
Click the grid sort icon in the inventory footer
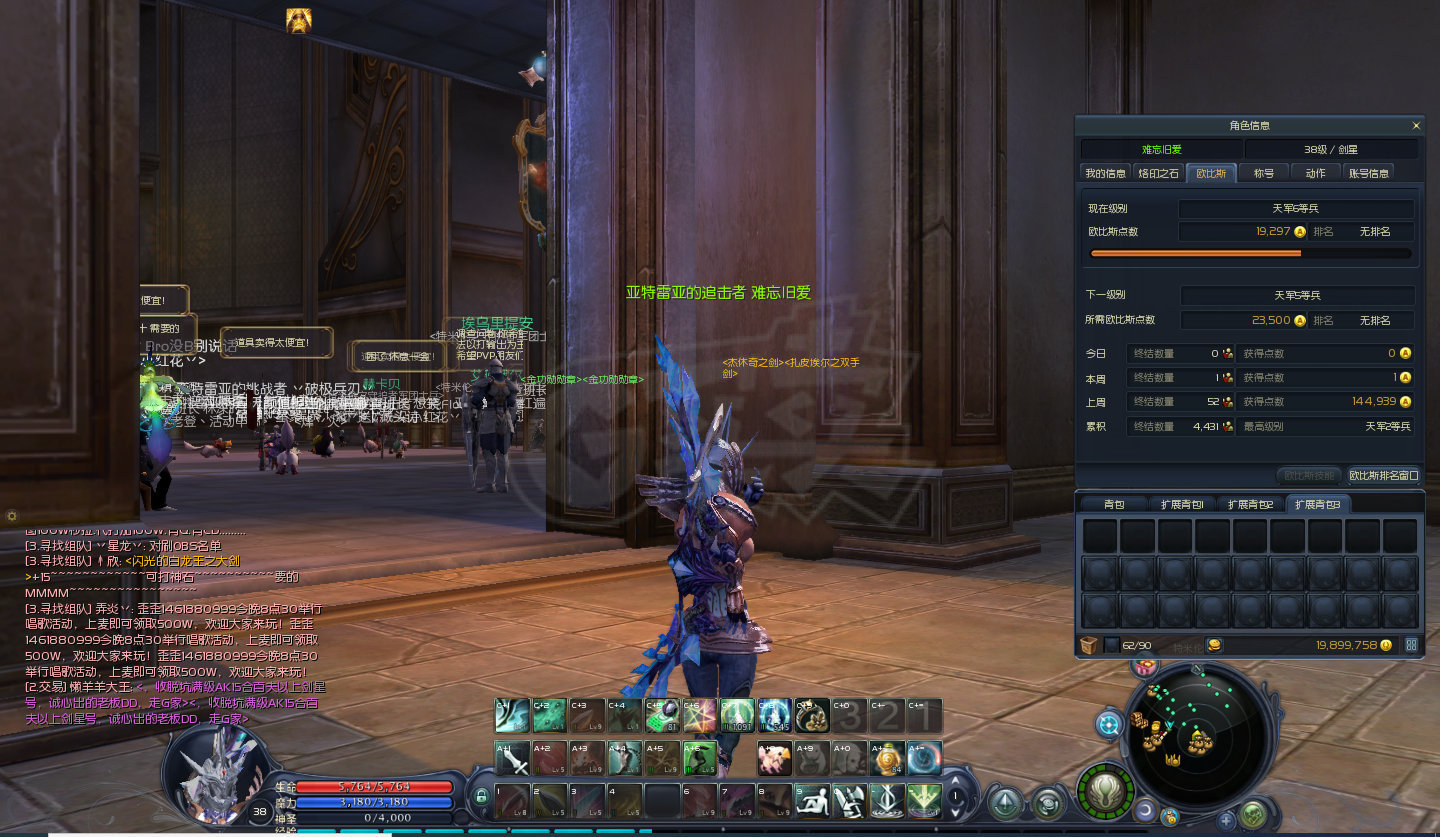click(1411, 645)
